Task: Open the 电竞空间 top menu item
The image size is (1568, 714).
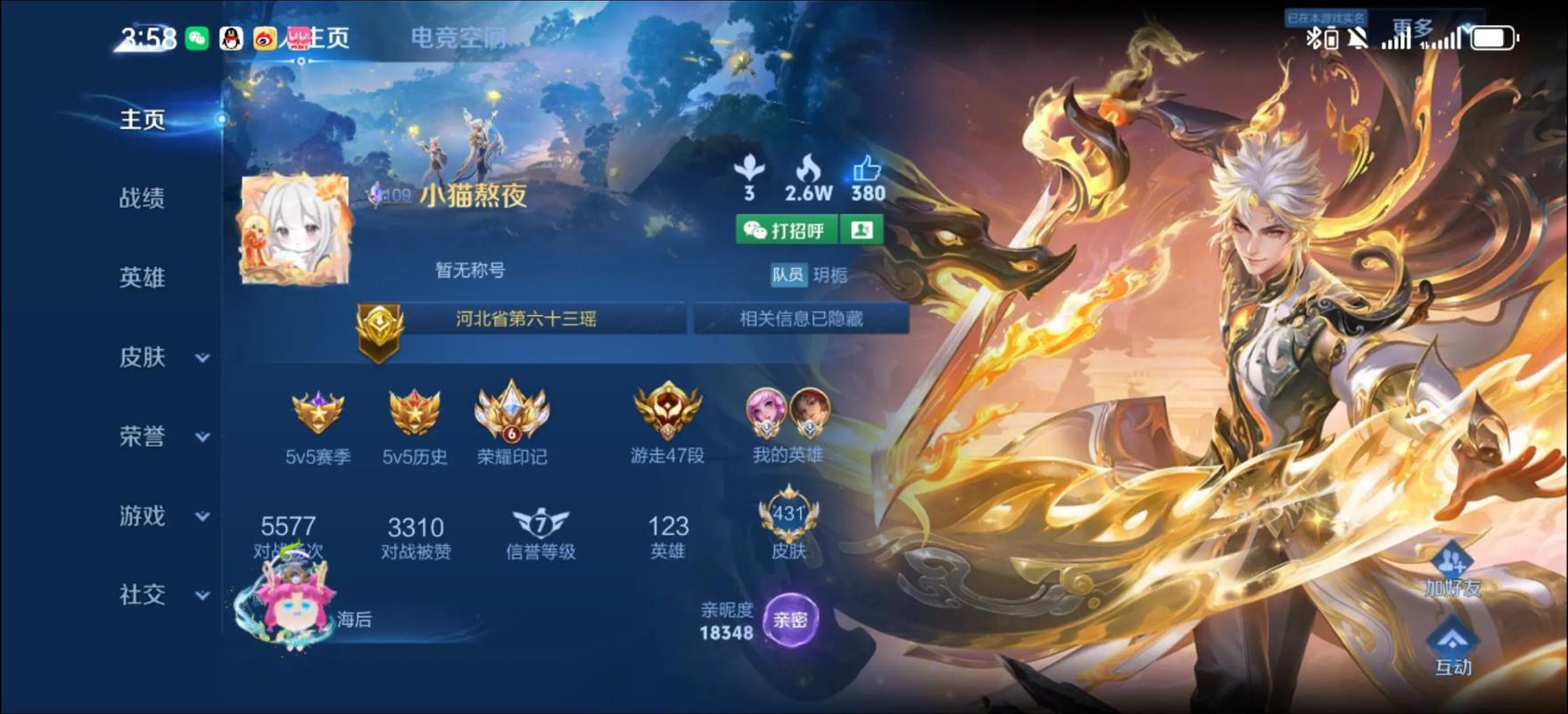Action: [458, 37]
